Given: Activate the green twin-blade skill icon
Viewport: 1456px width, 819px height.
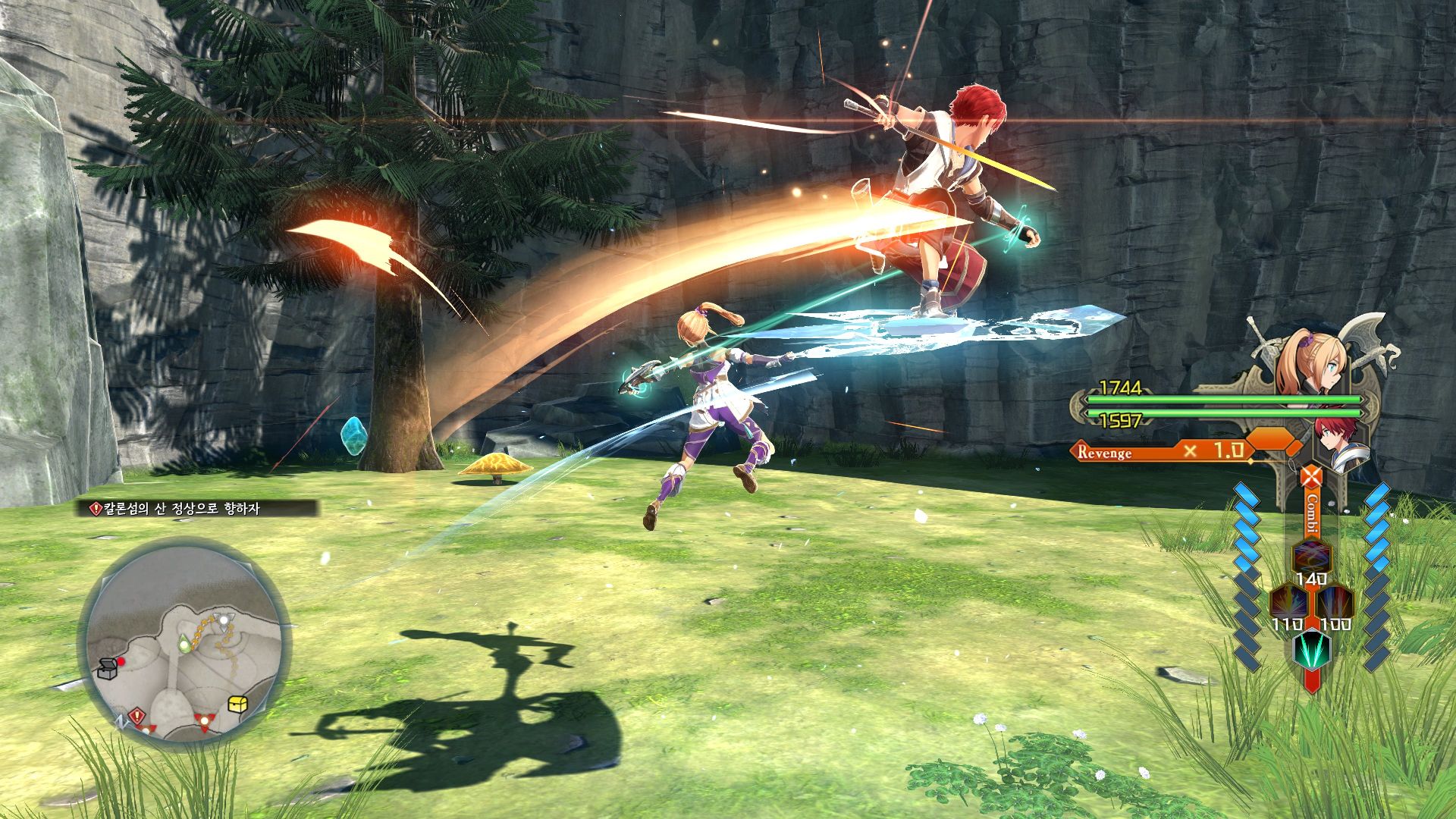Looking at the screenshot, I should [1311, 648].
